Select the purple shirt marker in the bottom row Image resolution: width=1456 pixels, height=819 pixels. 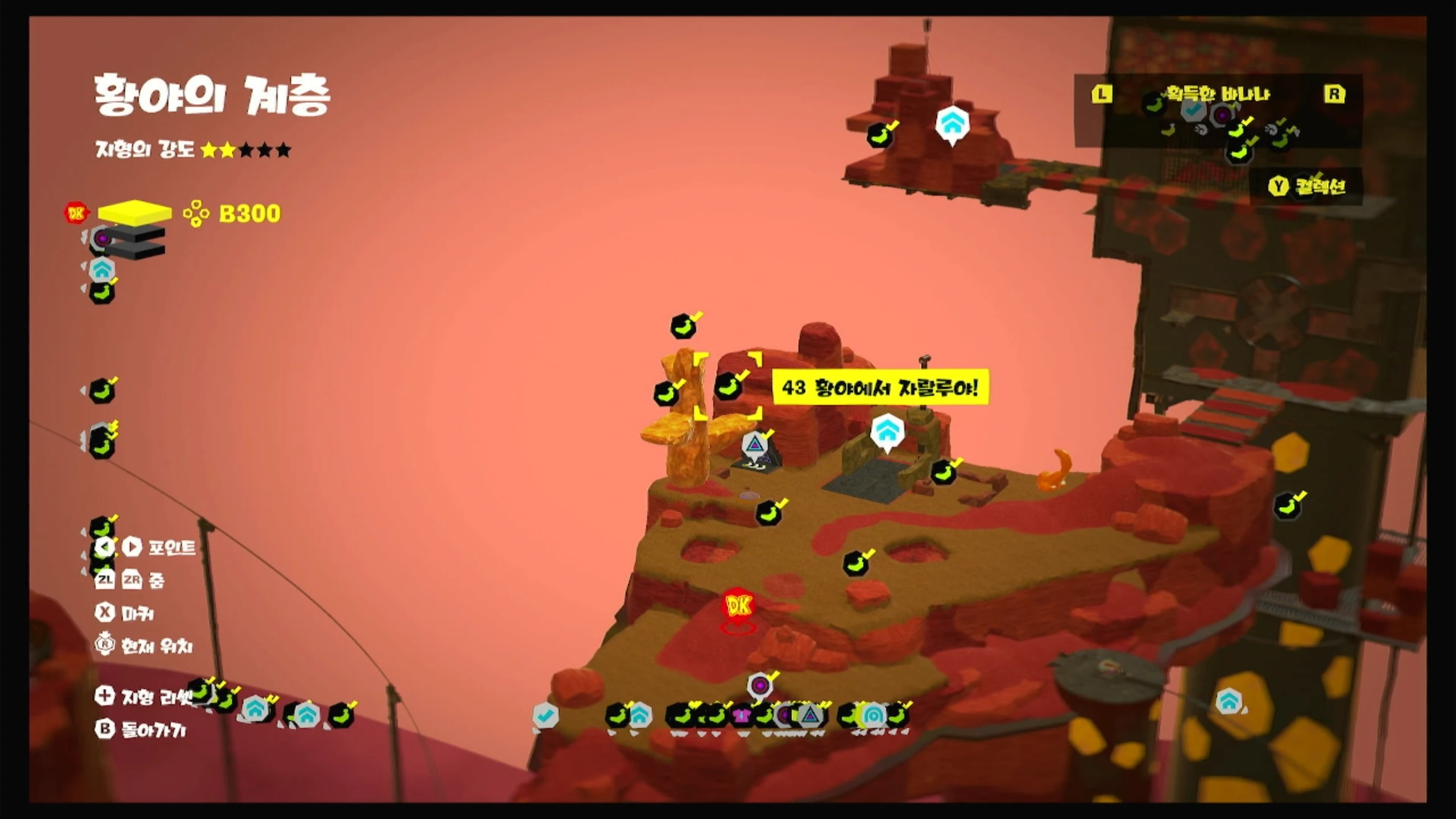coord(742,715)
